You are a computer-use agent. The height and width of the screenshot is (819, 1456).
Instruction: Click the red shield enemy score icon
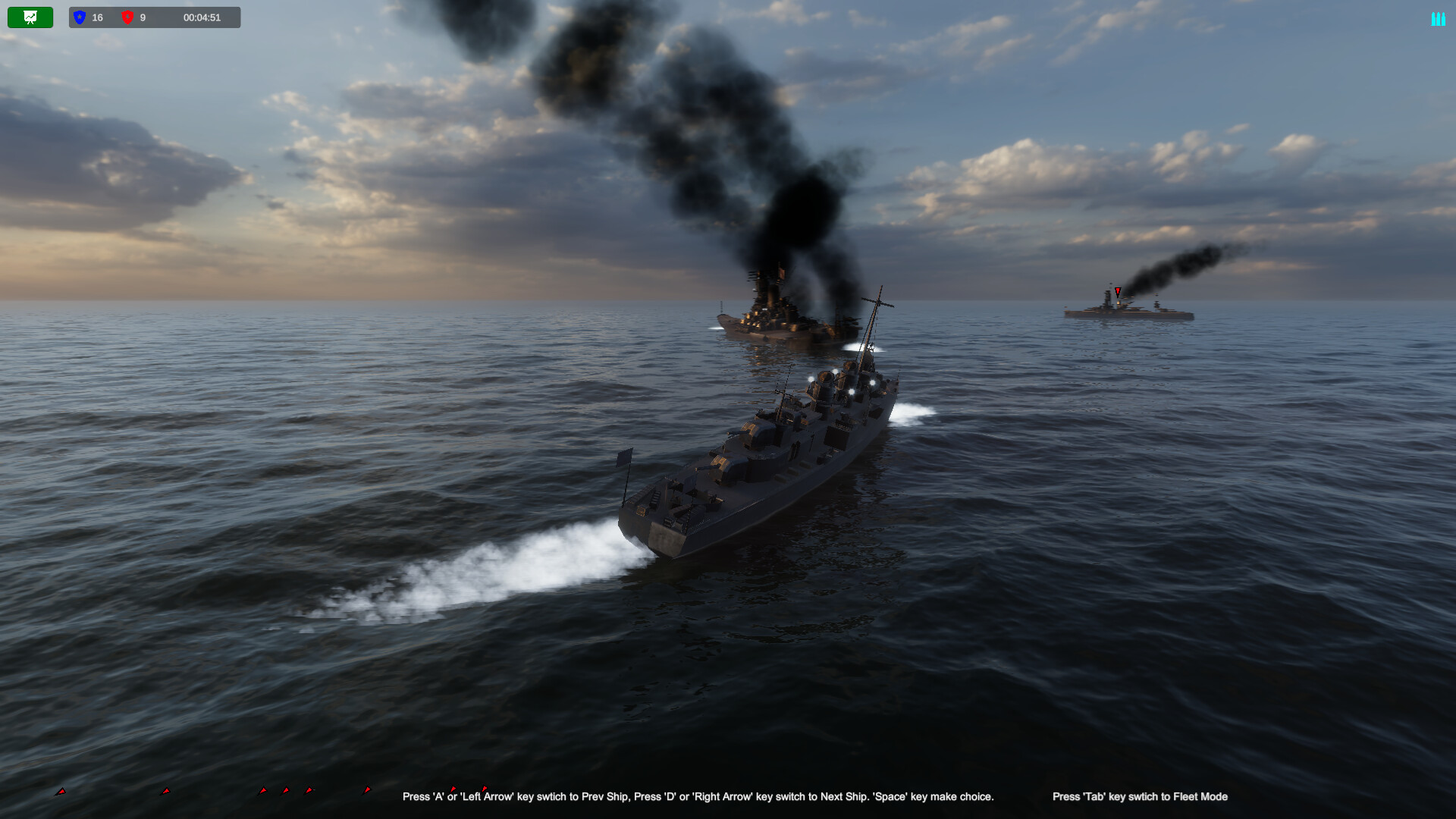pyautogui.click(x=126, y=17)
